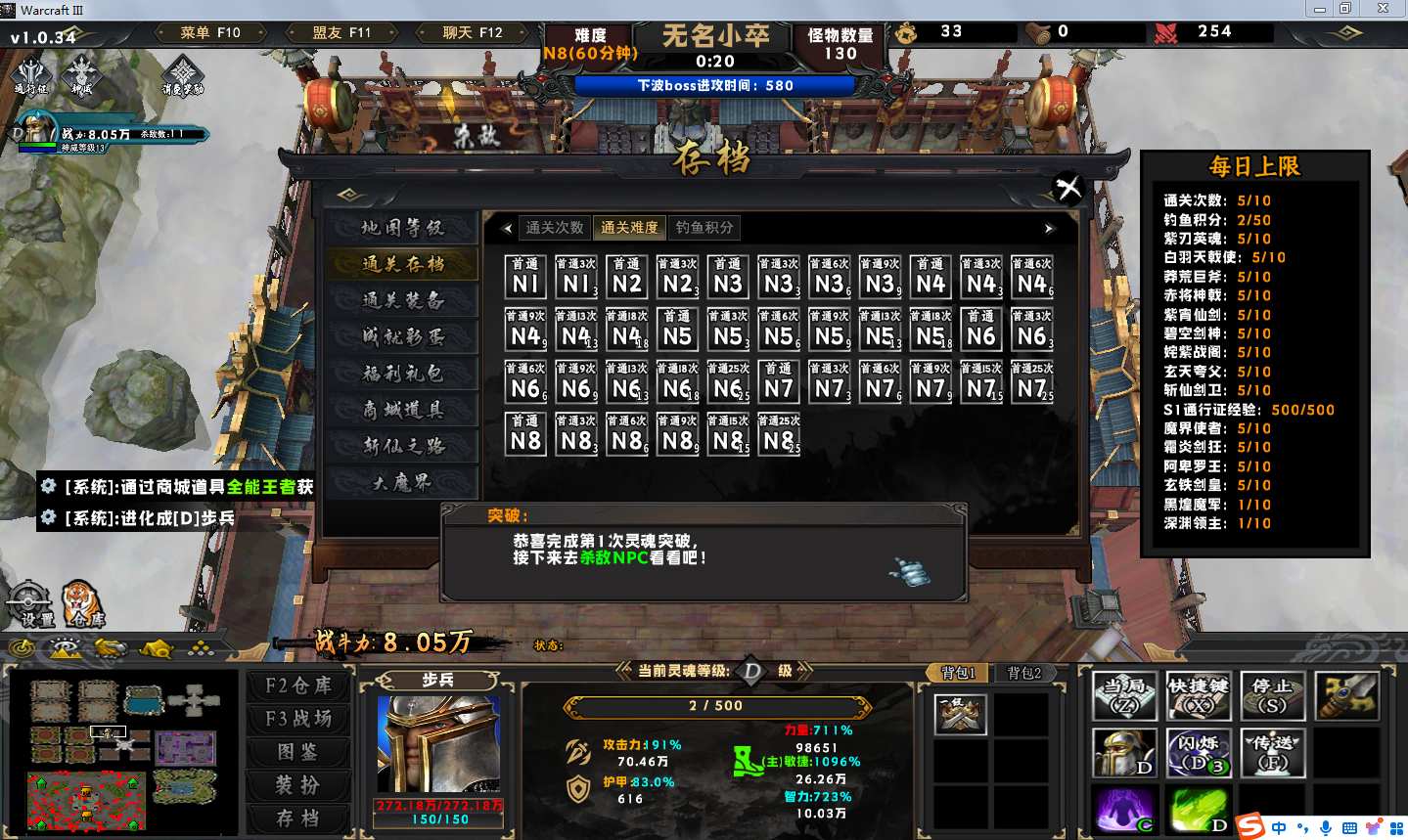The height and width of the screenshot is (840, 1408).
Task: Minimize the Warcraft III window
Action: (1320, 9)
